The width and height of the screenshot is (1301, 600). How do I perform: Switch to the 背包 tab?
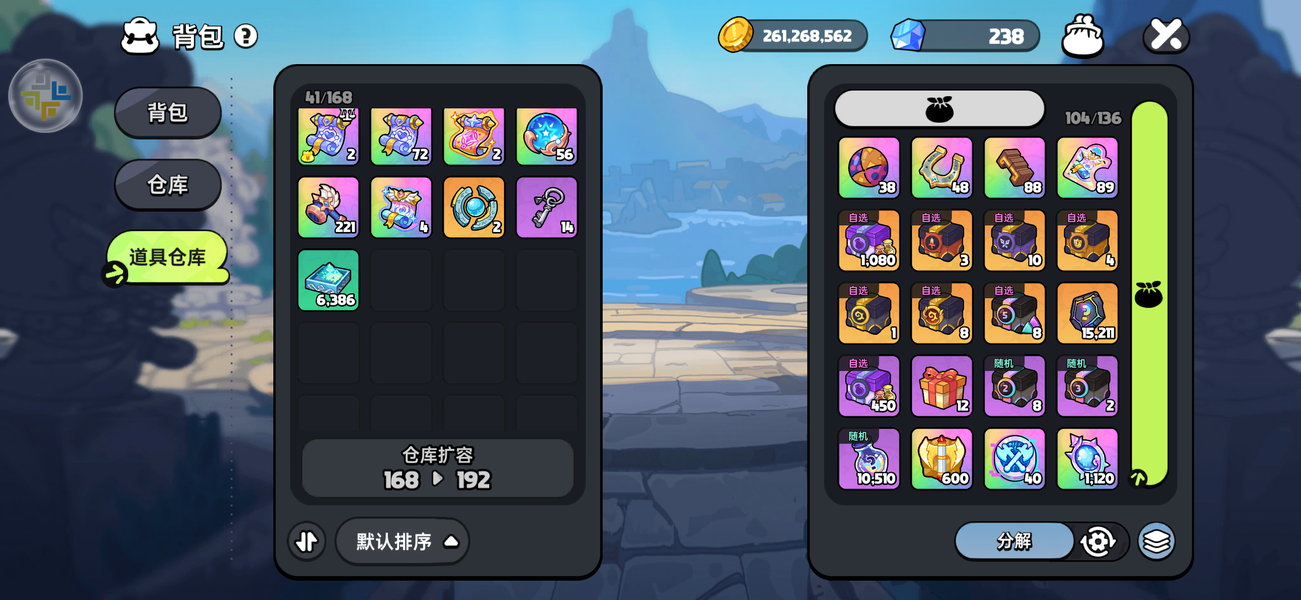point(168,112)
